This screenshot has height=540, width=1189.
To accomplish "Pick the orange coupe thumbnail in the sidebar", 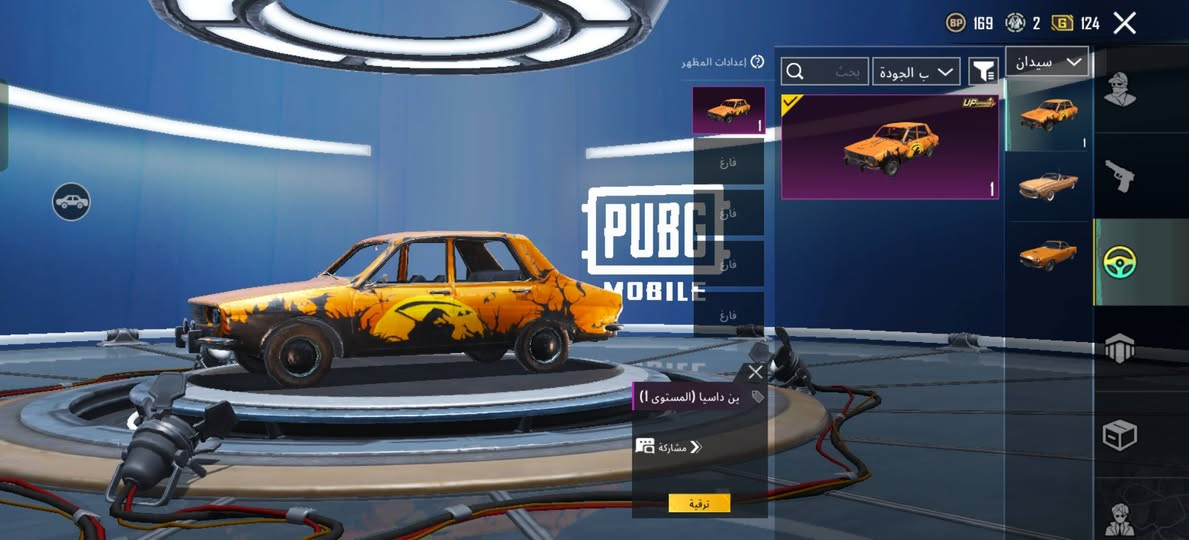I will tap(1048, 254).
